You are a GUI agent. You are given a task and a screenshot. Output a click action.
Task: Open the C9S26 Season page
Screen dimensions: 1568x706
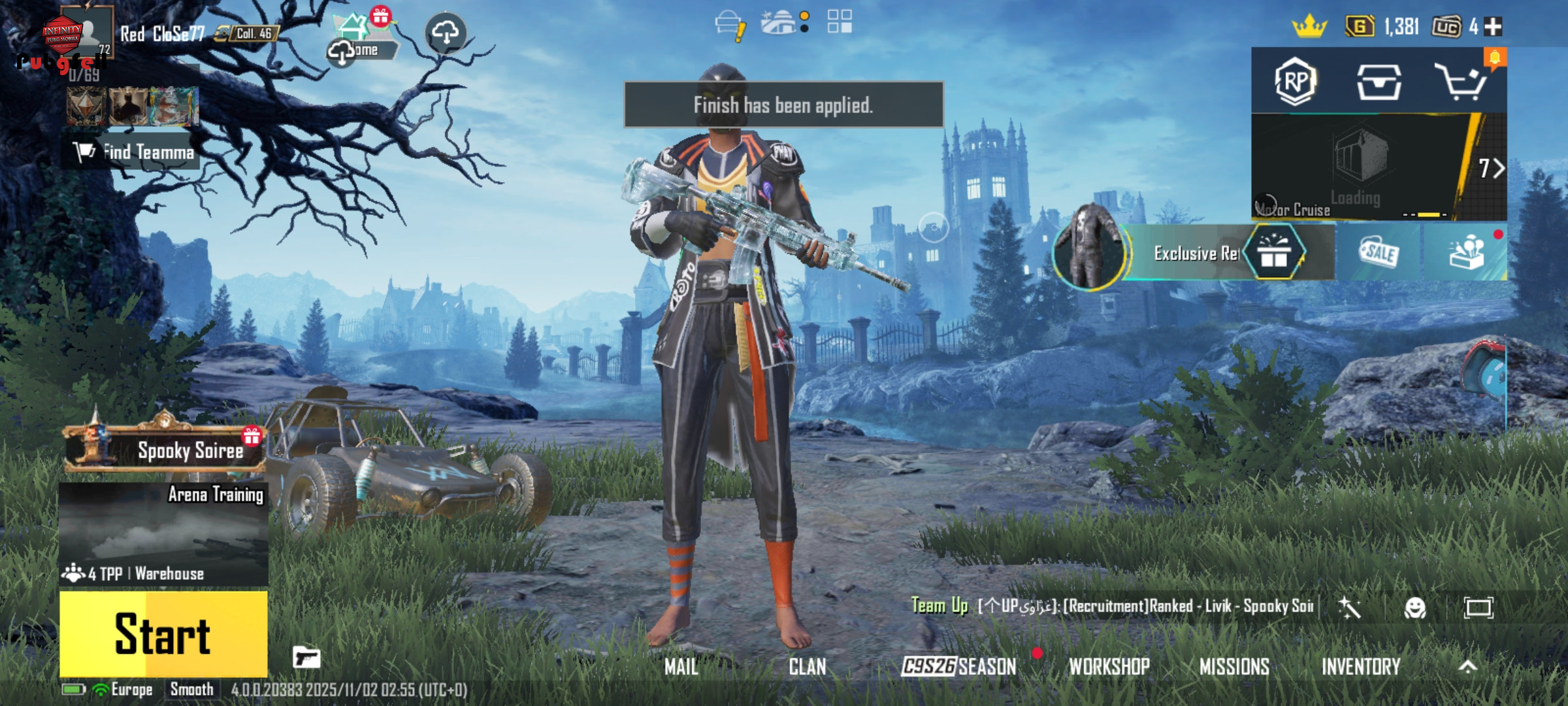[x=958, y=667]
